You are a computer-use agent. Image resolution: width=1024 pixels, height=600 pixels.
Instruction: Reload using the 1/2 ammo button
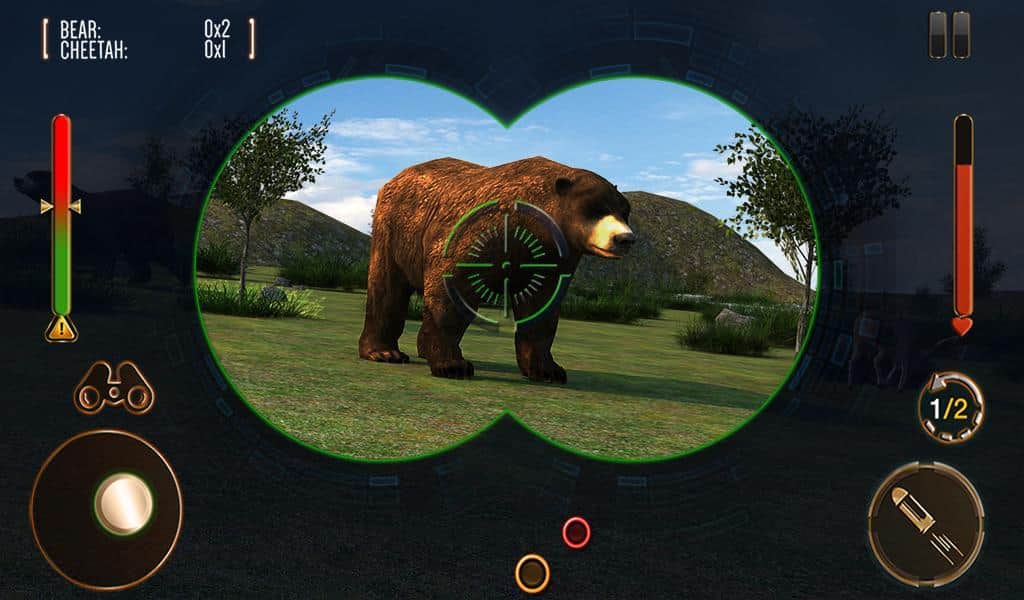(x=949, y=406)
